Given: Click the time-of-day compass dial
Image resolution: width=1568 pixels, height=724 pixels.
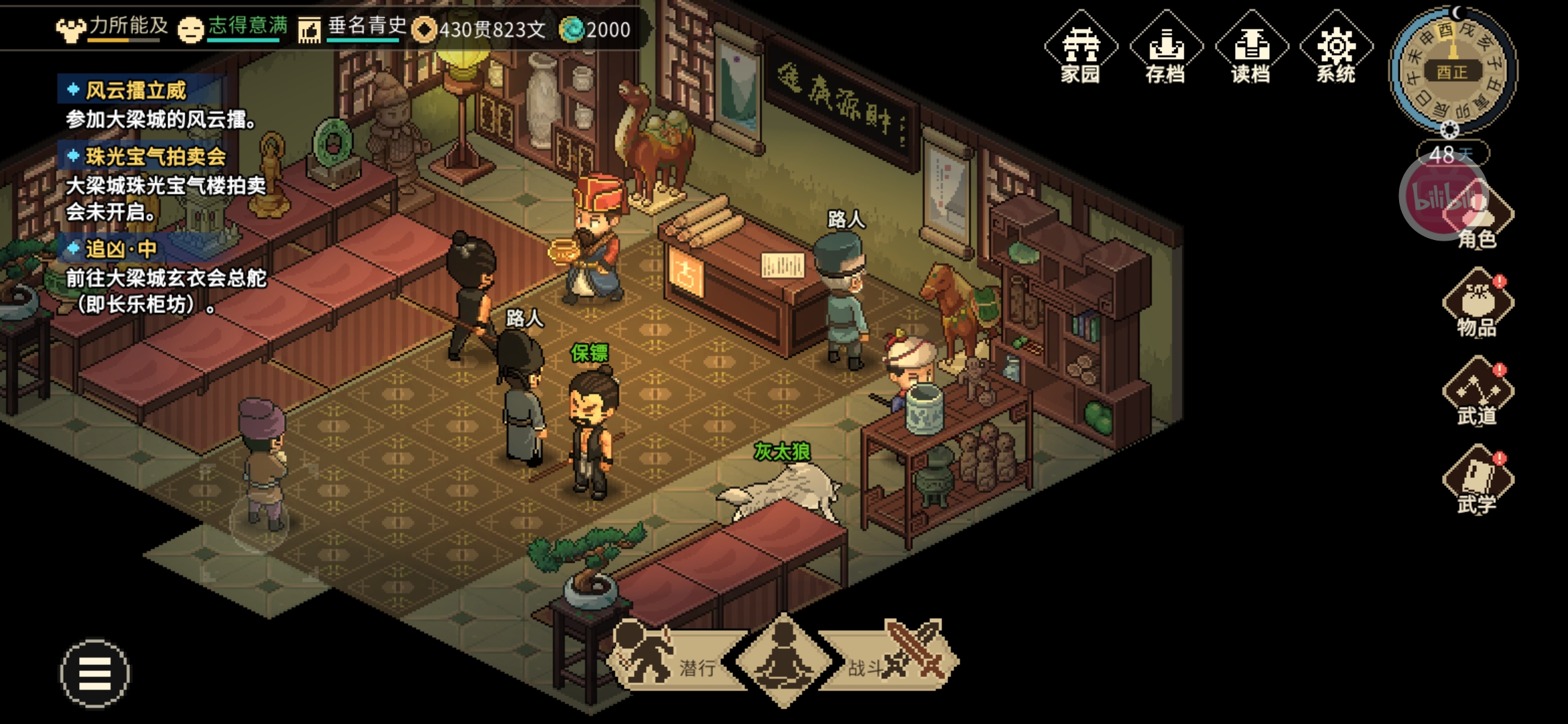Looking at the screenshot, I should pyautogui.click(x=1453, y=70).
